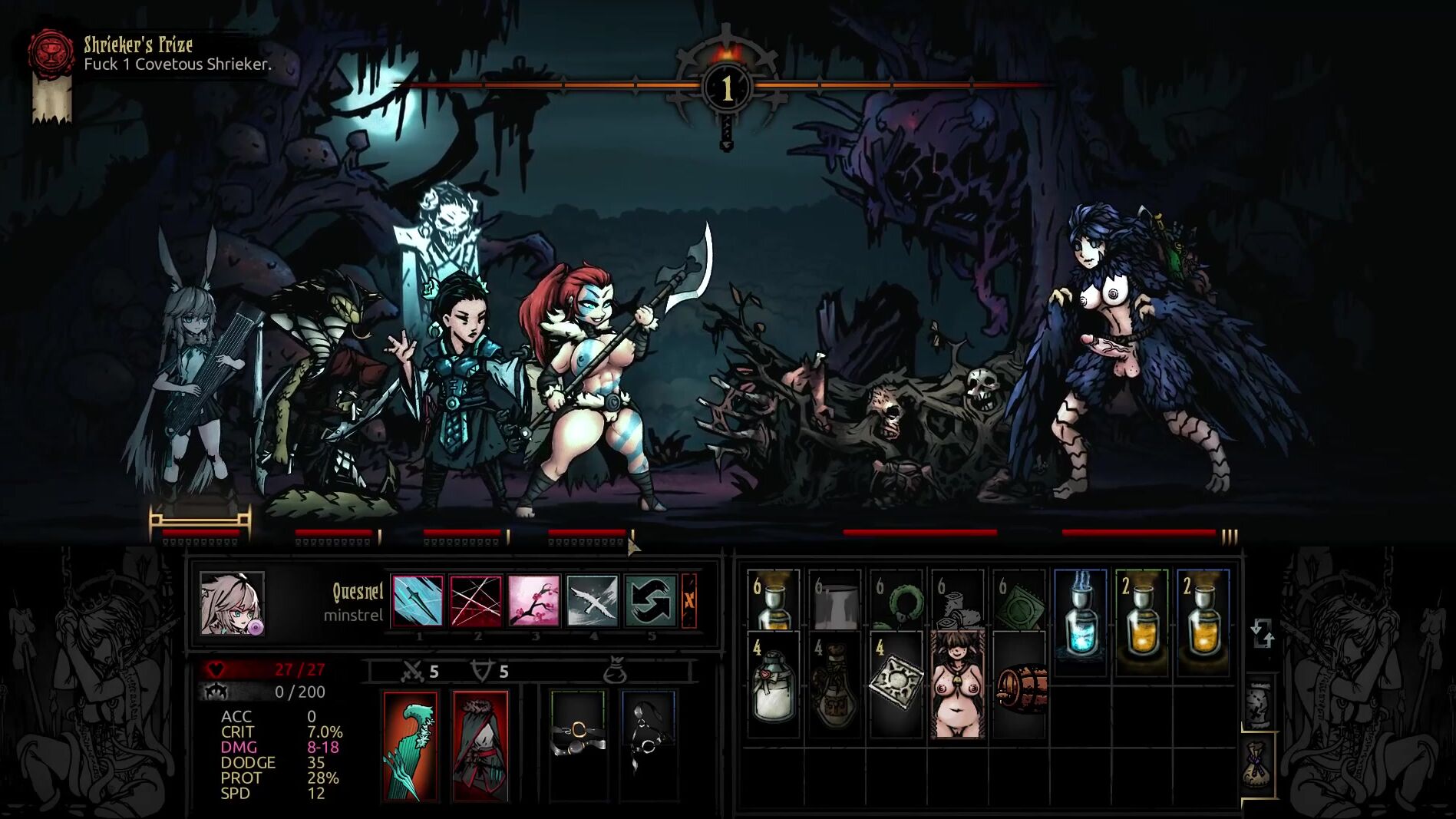Open Quesnel's hero portrait

click(232, 603)
